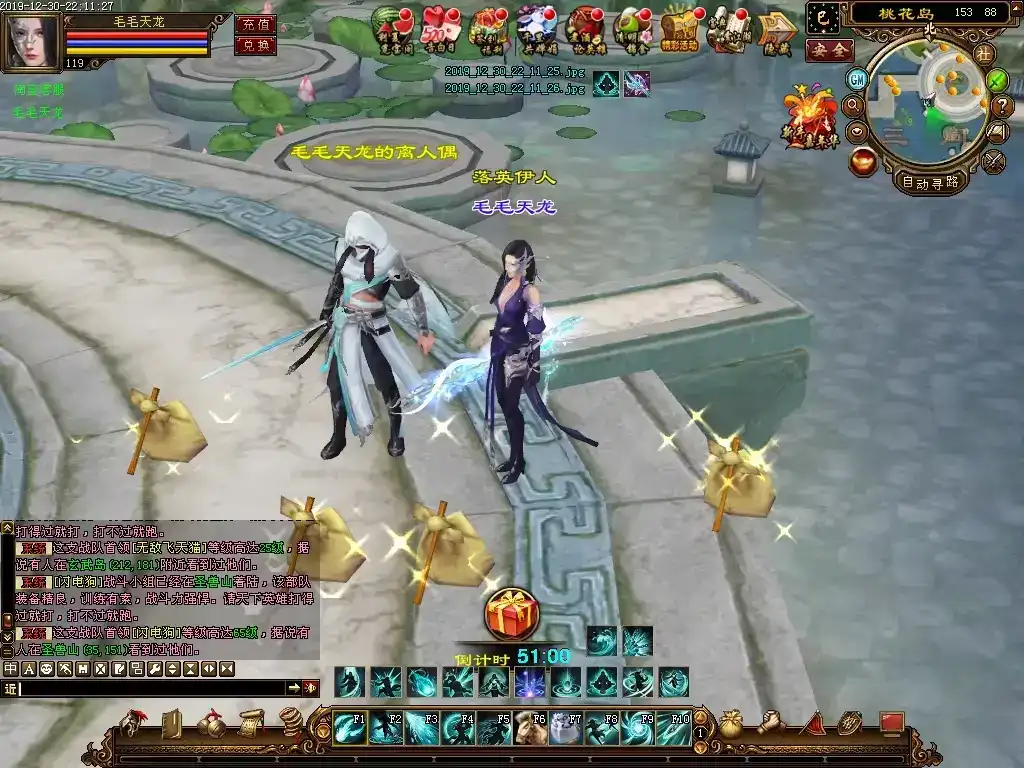
Task: Activate 自动寻路 auto-pathfinding
Action: point(930,181)
